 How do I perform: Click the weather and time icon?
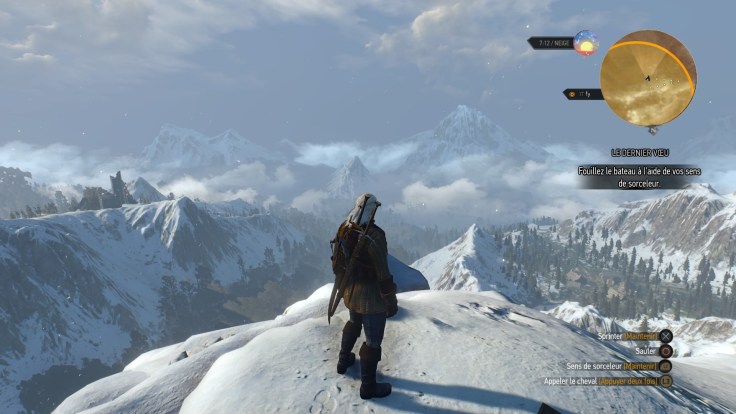pos(585,43)
